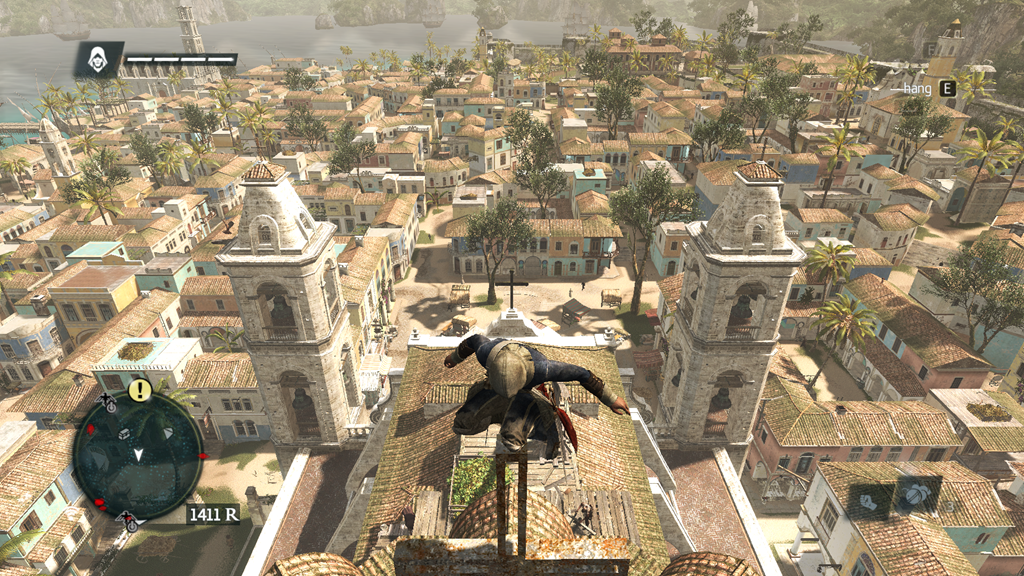Select the yellow exclamation mission marker
The image size is (1024, 576).
pos(140,389)
